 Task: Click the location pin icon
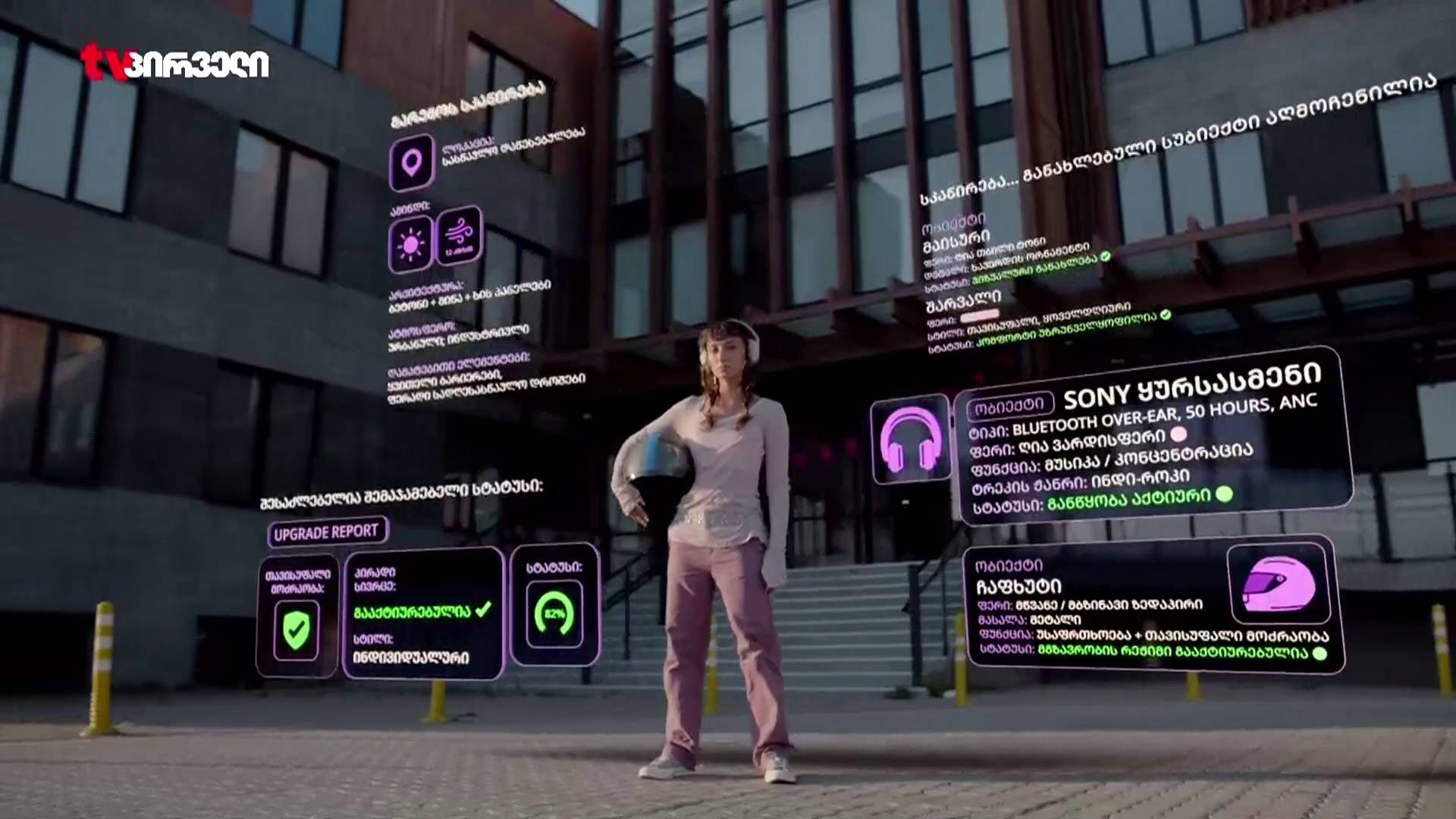click(x=412, y=162)
